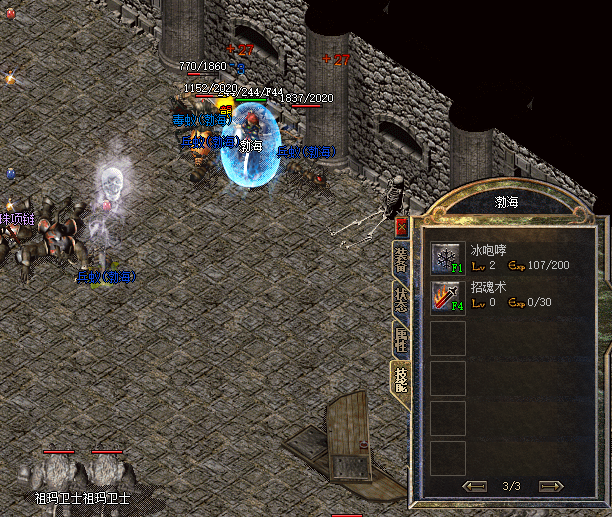Choose the 招魂术 skill icon

click(x=446, y=296)
